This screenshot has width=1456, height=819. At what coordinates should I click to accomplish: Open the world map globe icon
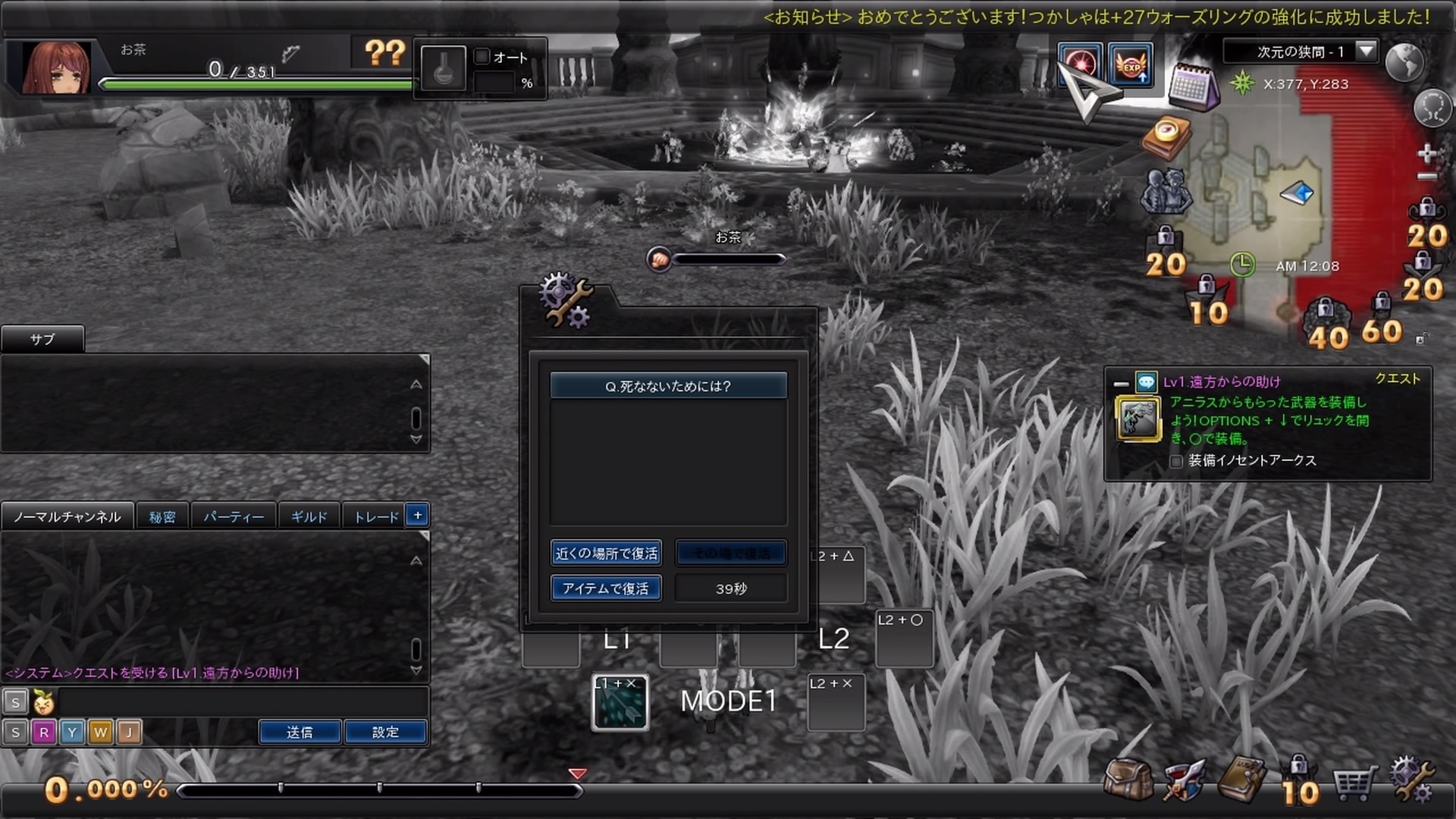[1404, 62]
